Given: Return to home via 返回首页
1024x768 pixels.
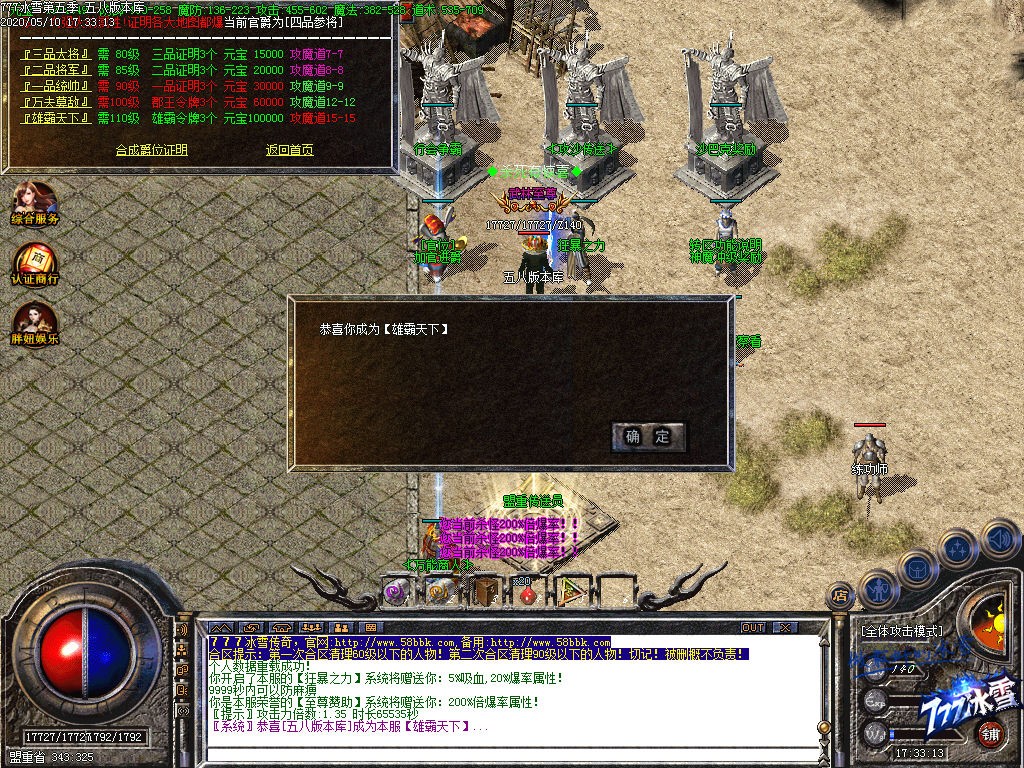Looking at the screenshot, I should pos(289,150).
